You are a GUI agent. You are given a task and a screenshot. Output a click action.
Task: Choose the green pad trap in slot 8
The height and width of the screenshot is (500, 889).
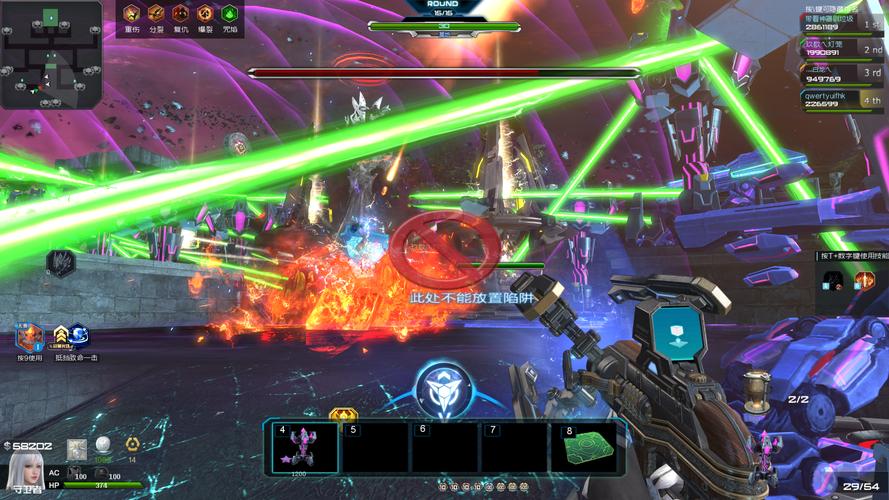[590, 446]
